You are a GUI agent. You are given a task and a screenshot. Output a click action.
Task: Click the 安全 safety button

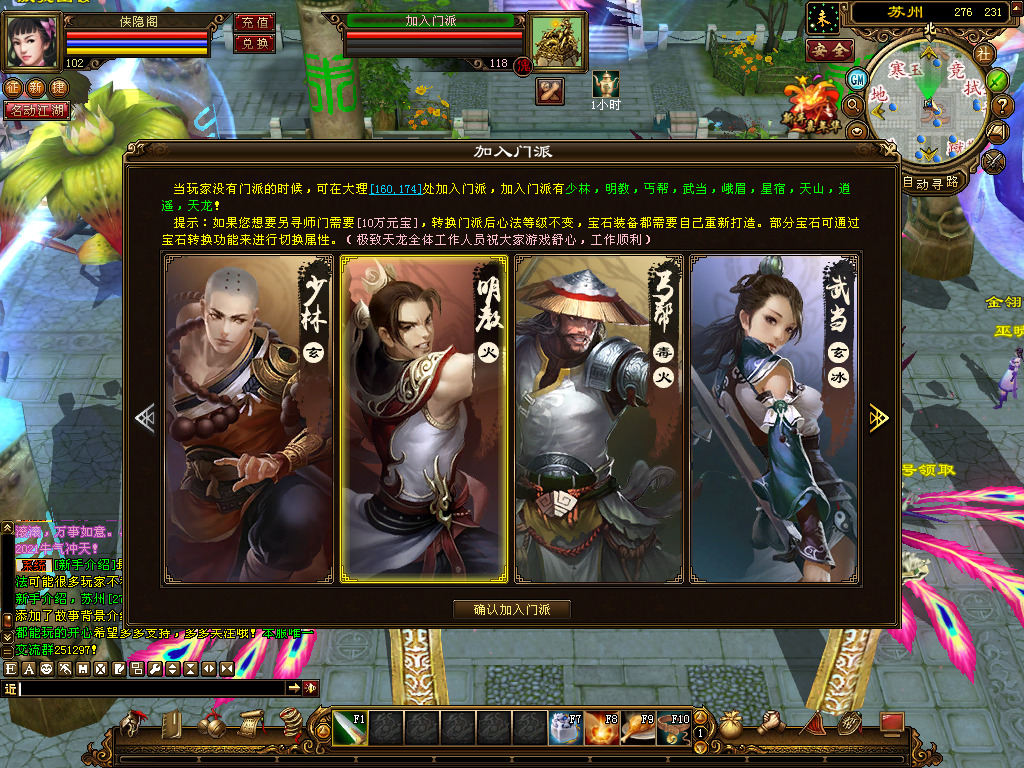(830, 49)
